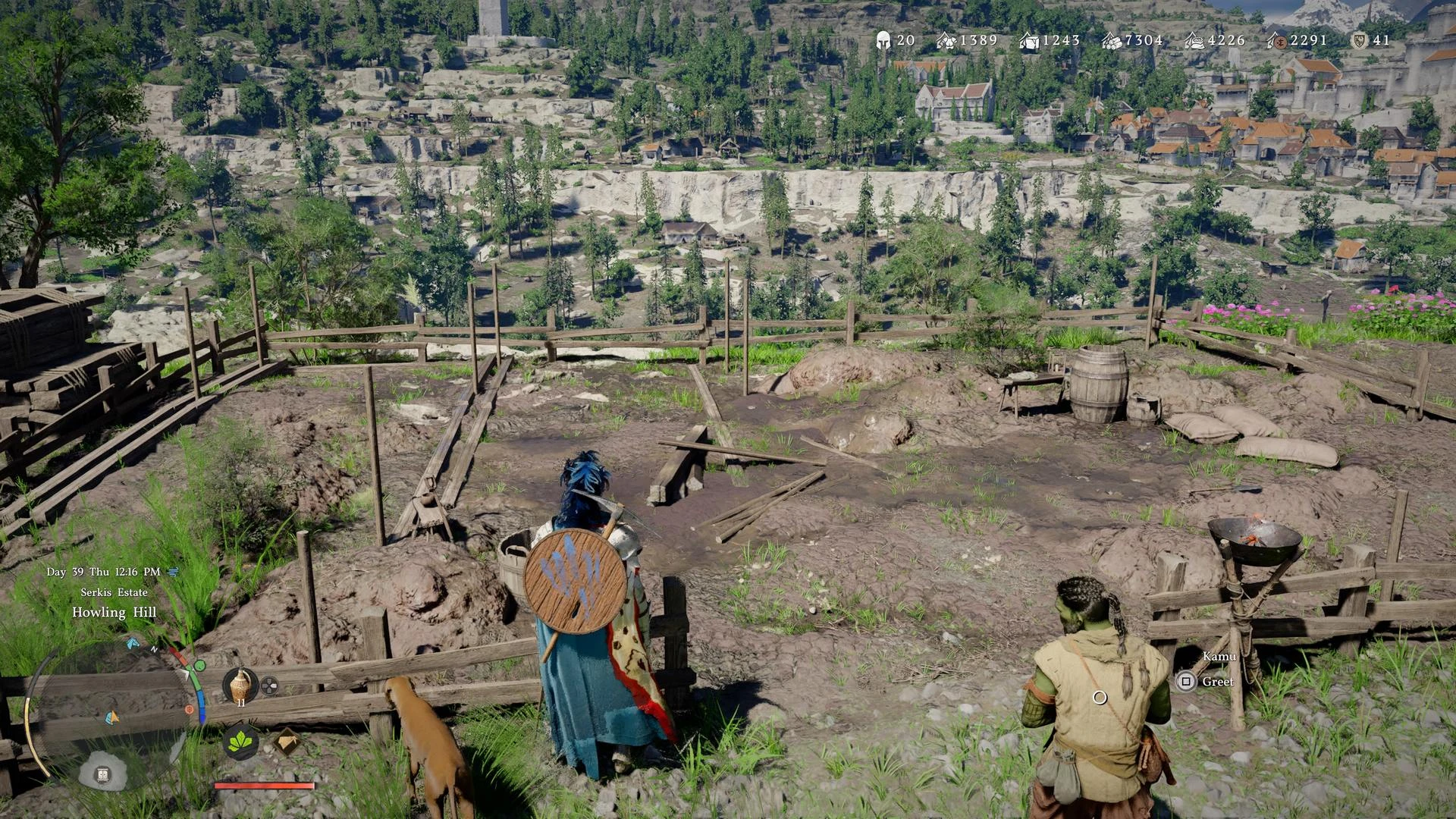Click the orange marker on minimap edge
Screen dimensions: 1456x819
[189, 710]
